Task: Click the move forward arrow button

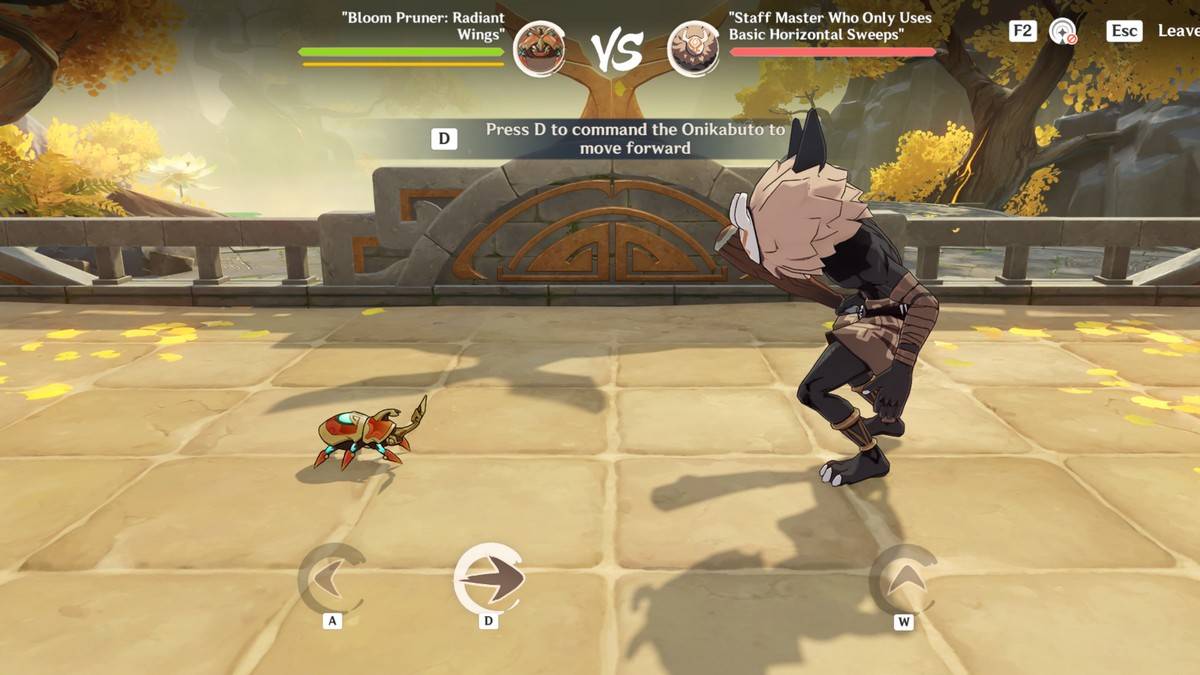Action: pyautogui.click(x=489, y=578)
